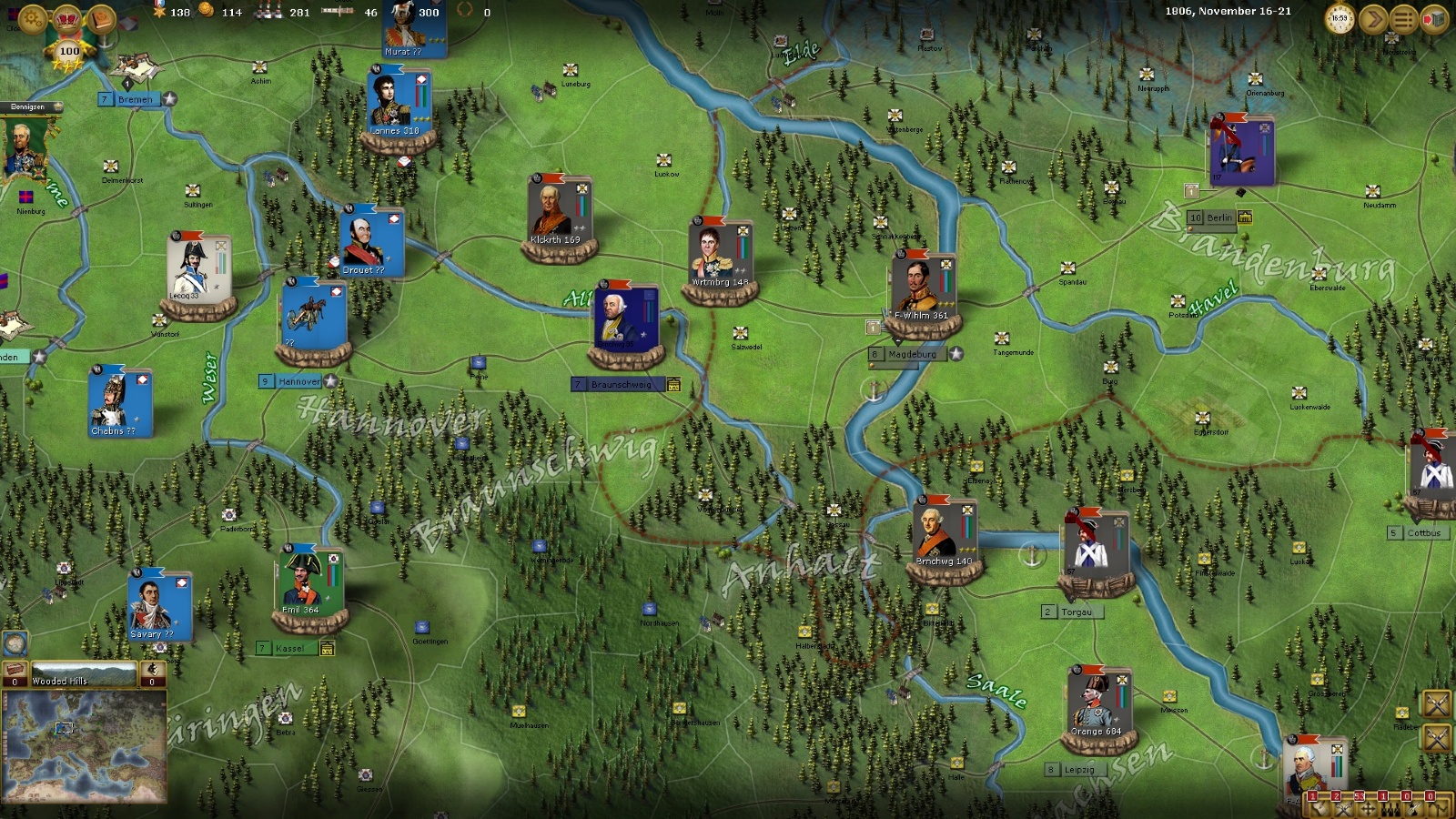Select the Wrtmbrg 148 army
Image resolution: width=1456 pixels, height=819 pixels.
[720, 255]
